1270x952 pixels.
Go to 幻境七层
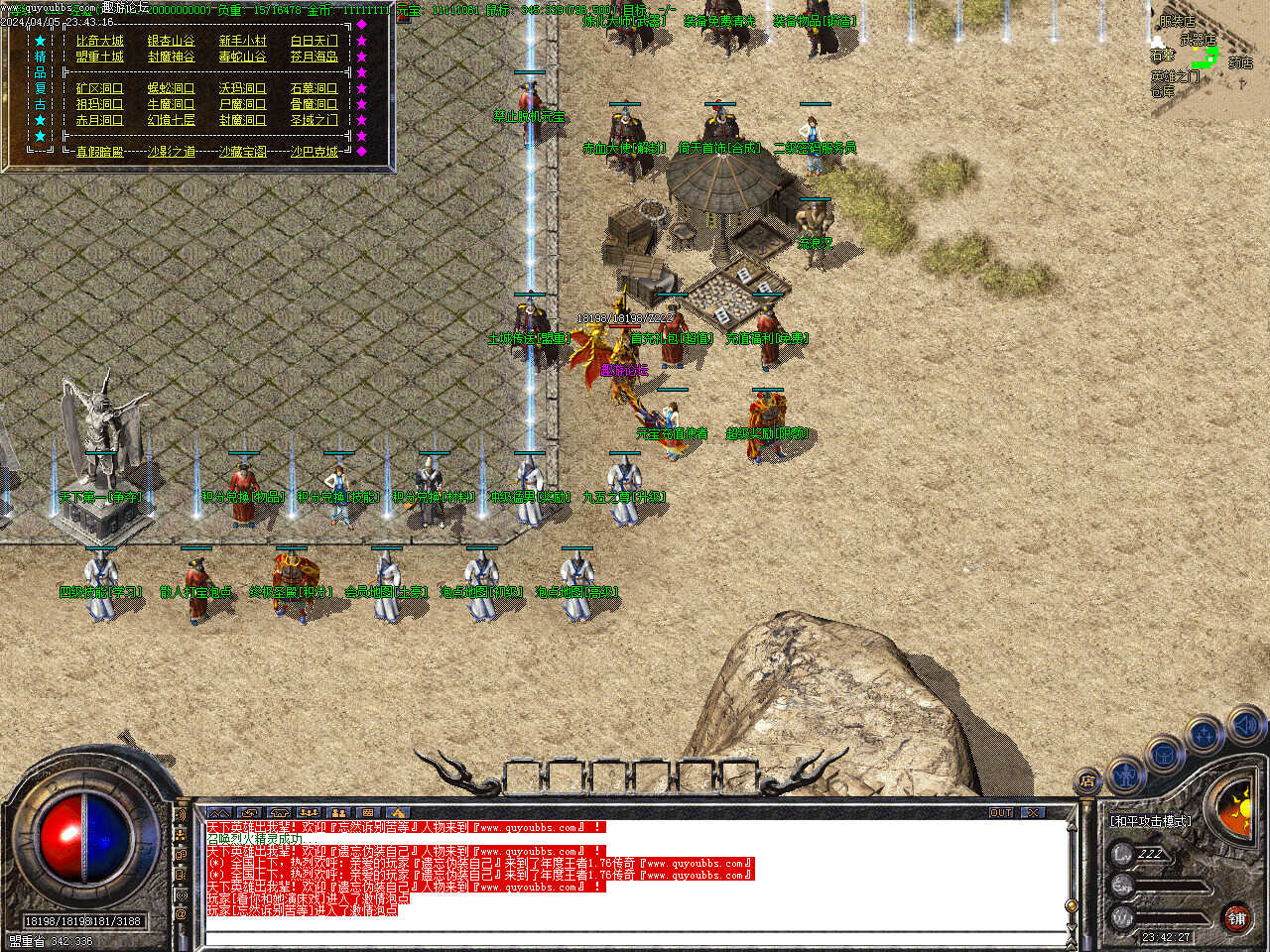(172, 120)
